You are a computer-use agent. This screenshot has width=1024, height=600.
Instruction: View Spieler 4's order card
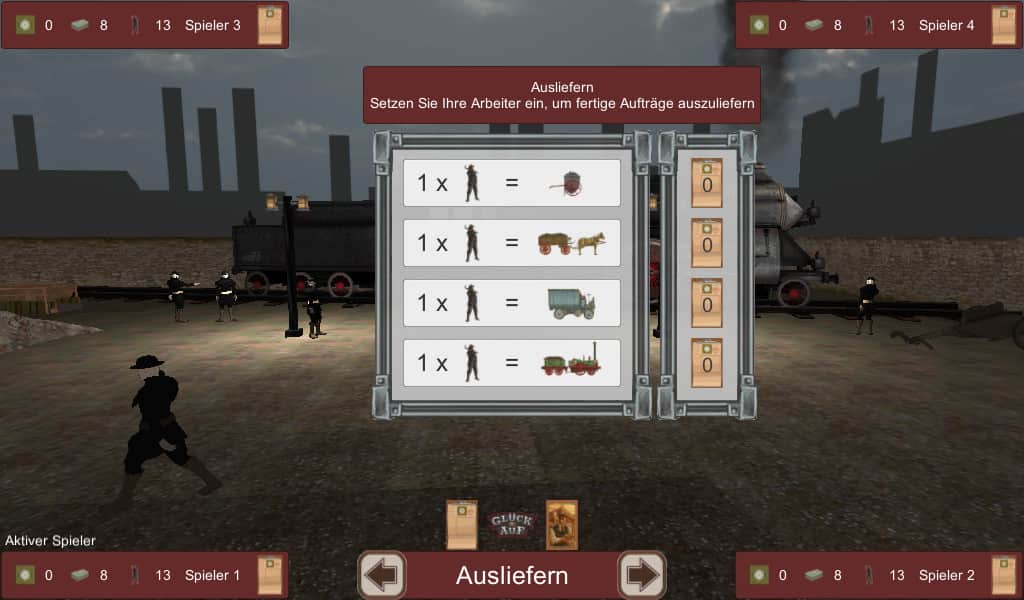click(1004, 25)
